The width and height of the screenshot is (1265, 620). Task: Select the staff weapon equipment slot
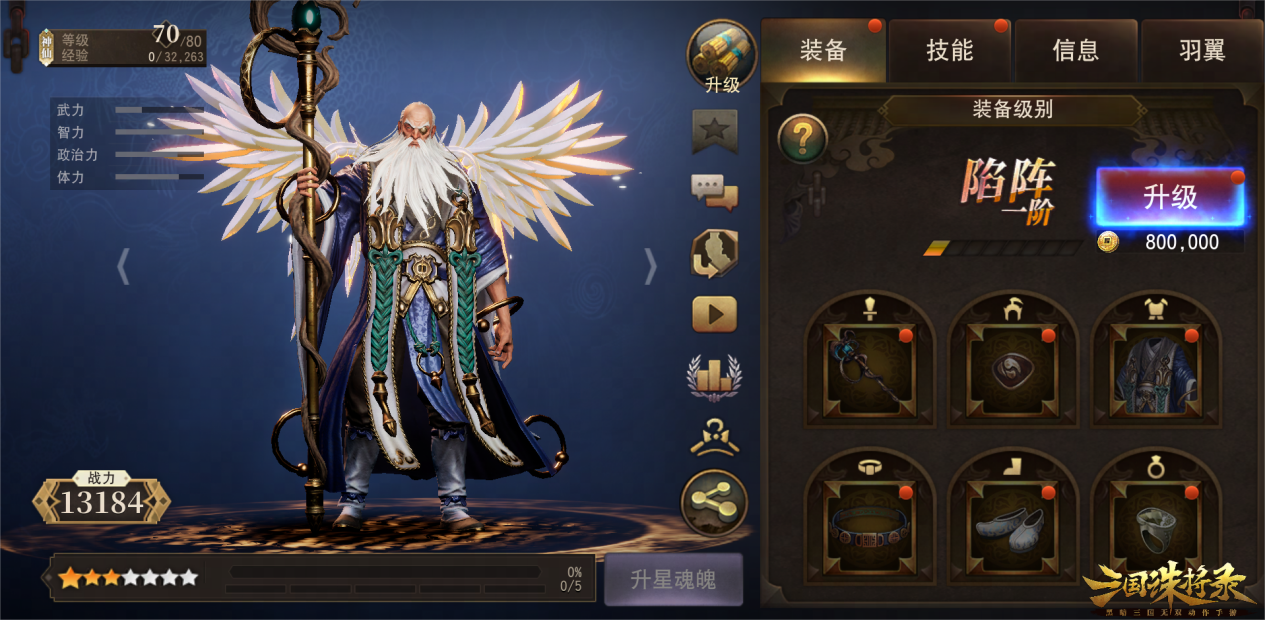869,369
